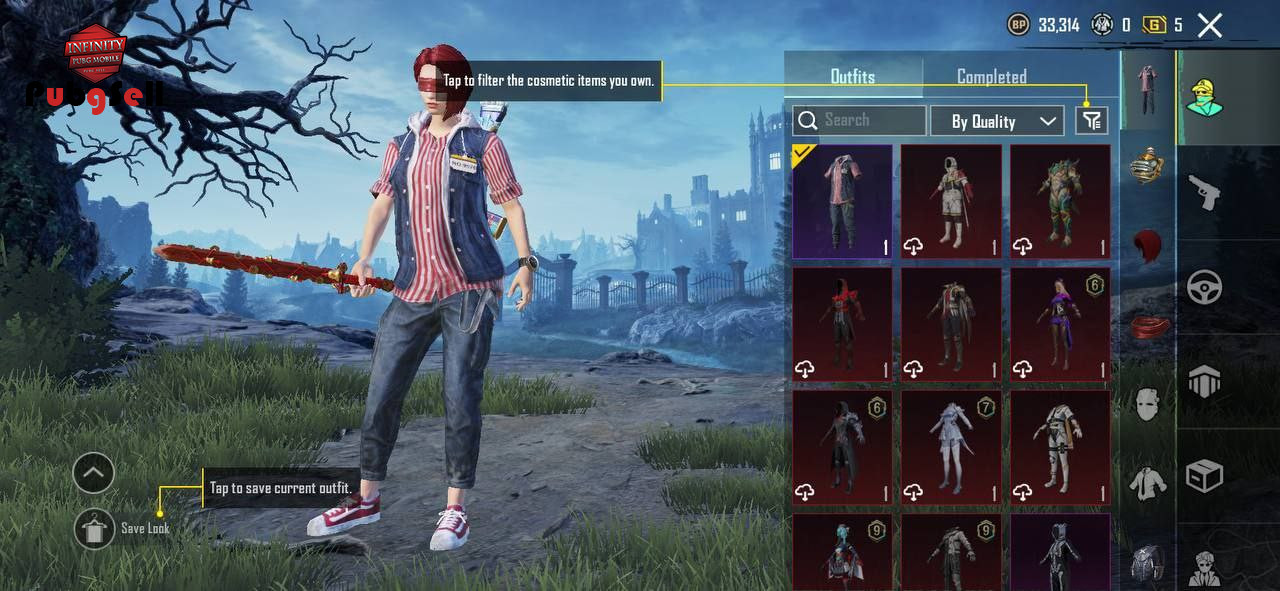Choose the green and gold armored outfit
1280x591 pixels.
(1060, 202)
